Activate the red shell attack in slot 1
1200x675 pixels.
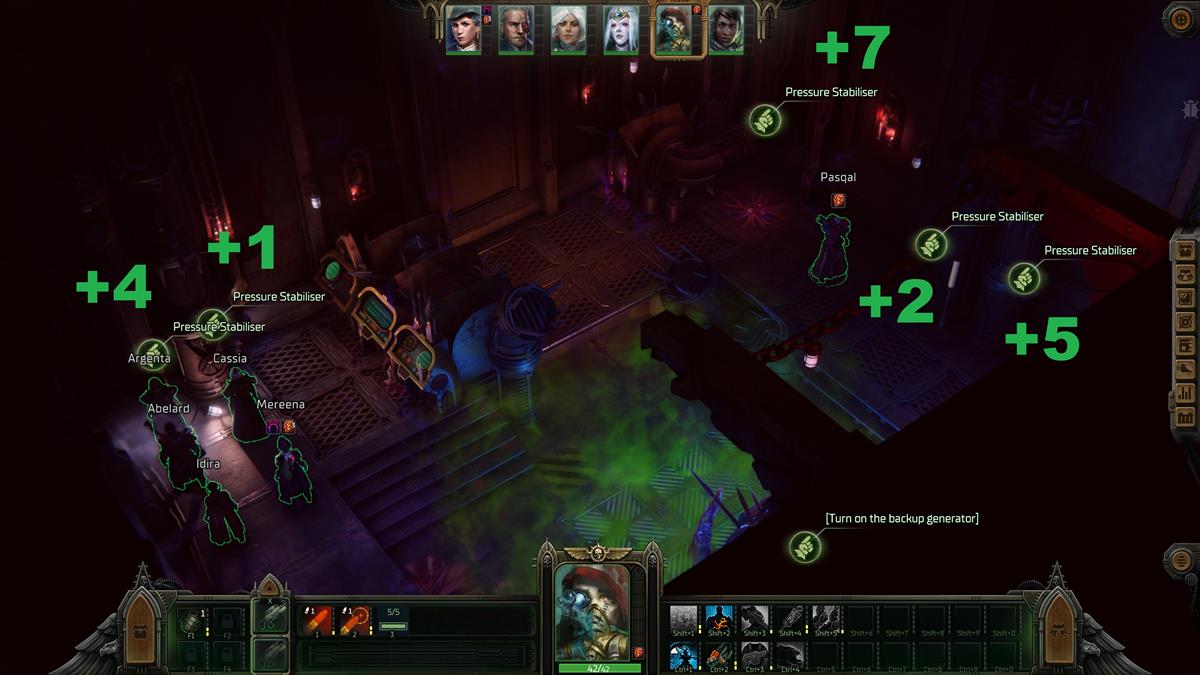pyautogui.click(x=318, y=621)
